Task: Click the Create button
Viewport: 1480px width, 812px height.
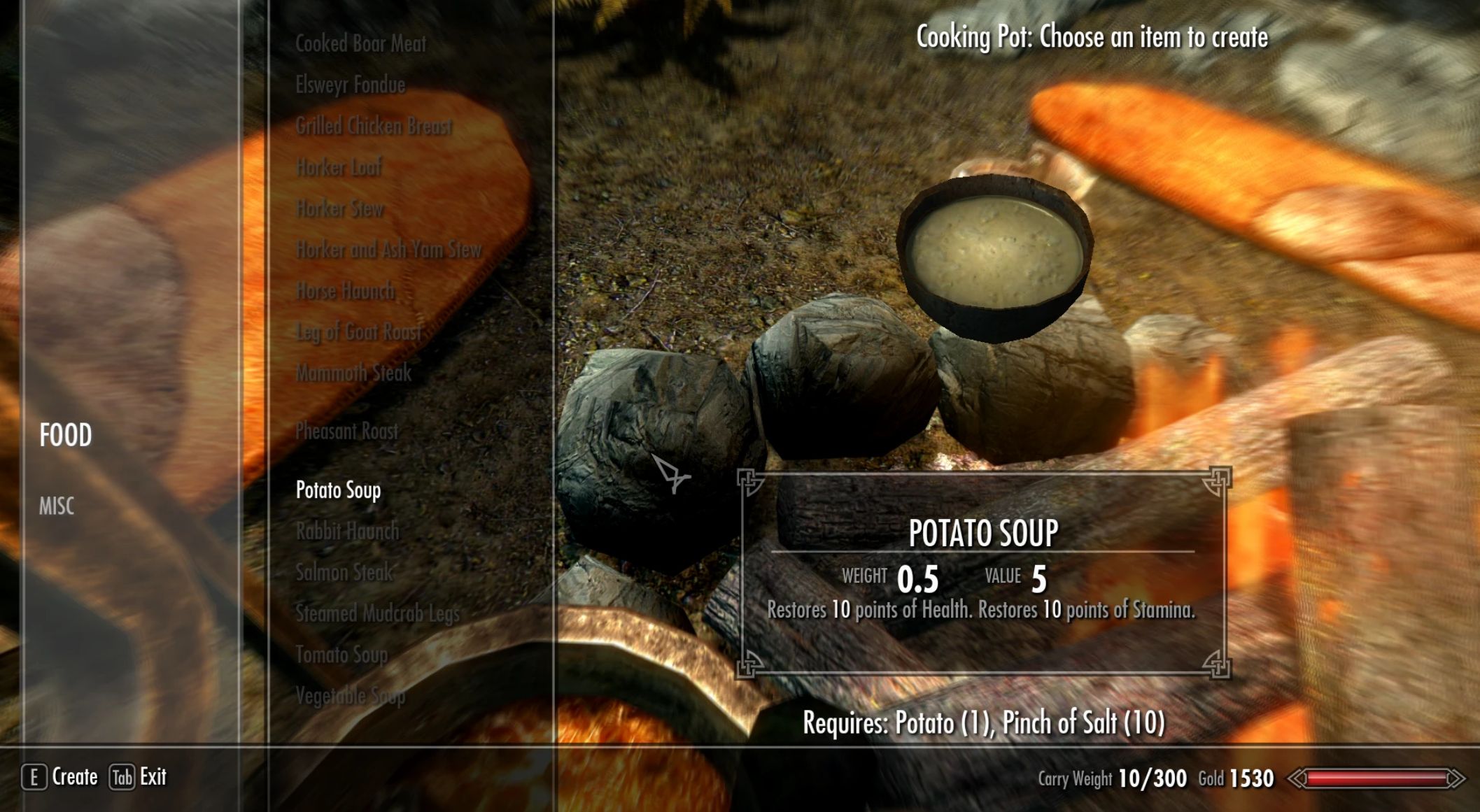Action: coord(61,777)
